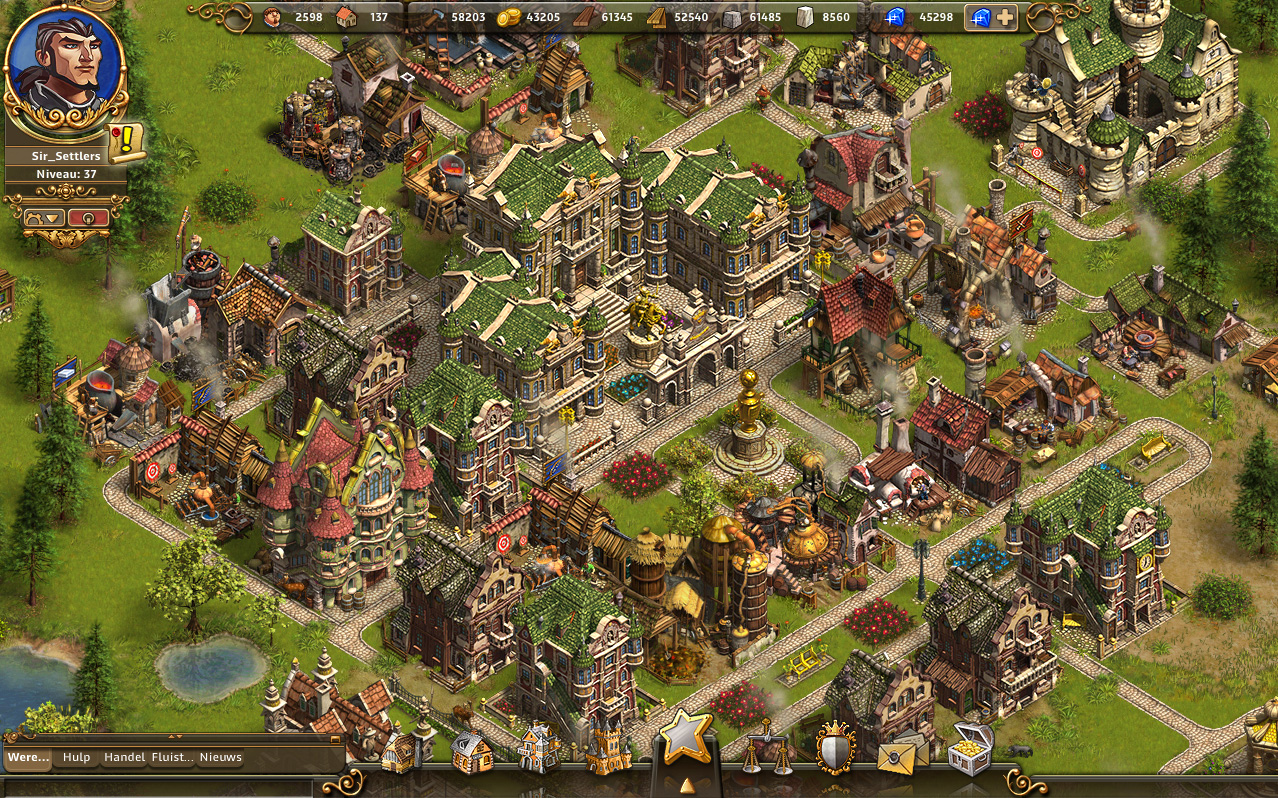Select the Nieuws chat tab
The width and height of the screenshot is (1278, 798).
click(220, 758)
